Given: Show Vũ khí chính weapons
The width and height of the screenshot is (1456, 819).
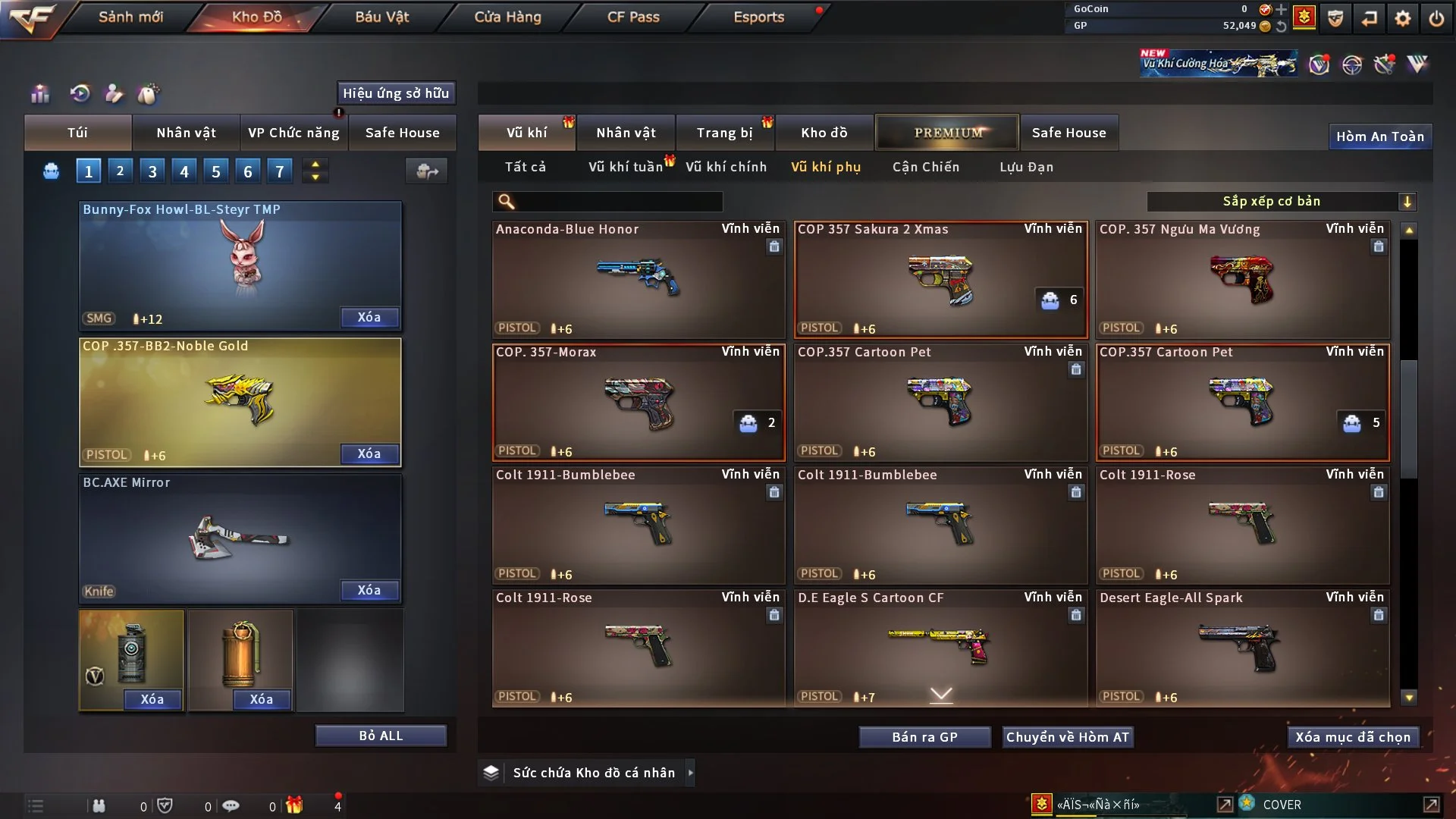Looking at the screenshot, I should click(x=726, y=167).
